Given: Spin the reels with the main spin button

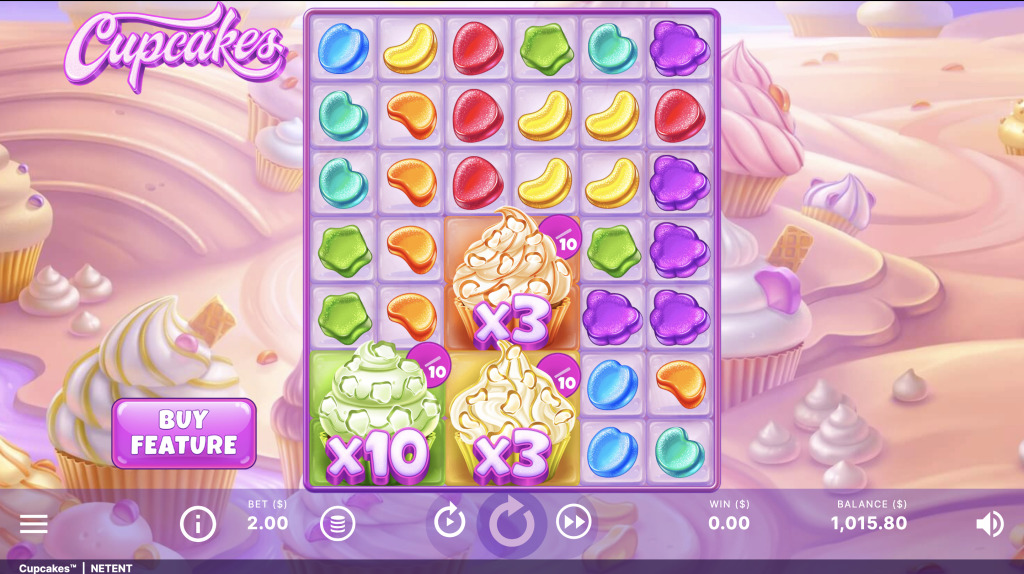Looking at the screenshot, I should click(x=511, y=523).
